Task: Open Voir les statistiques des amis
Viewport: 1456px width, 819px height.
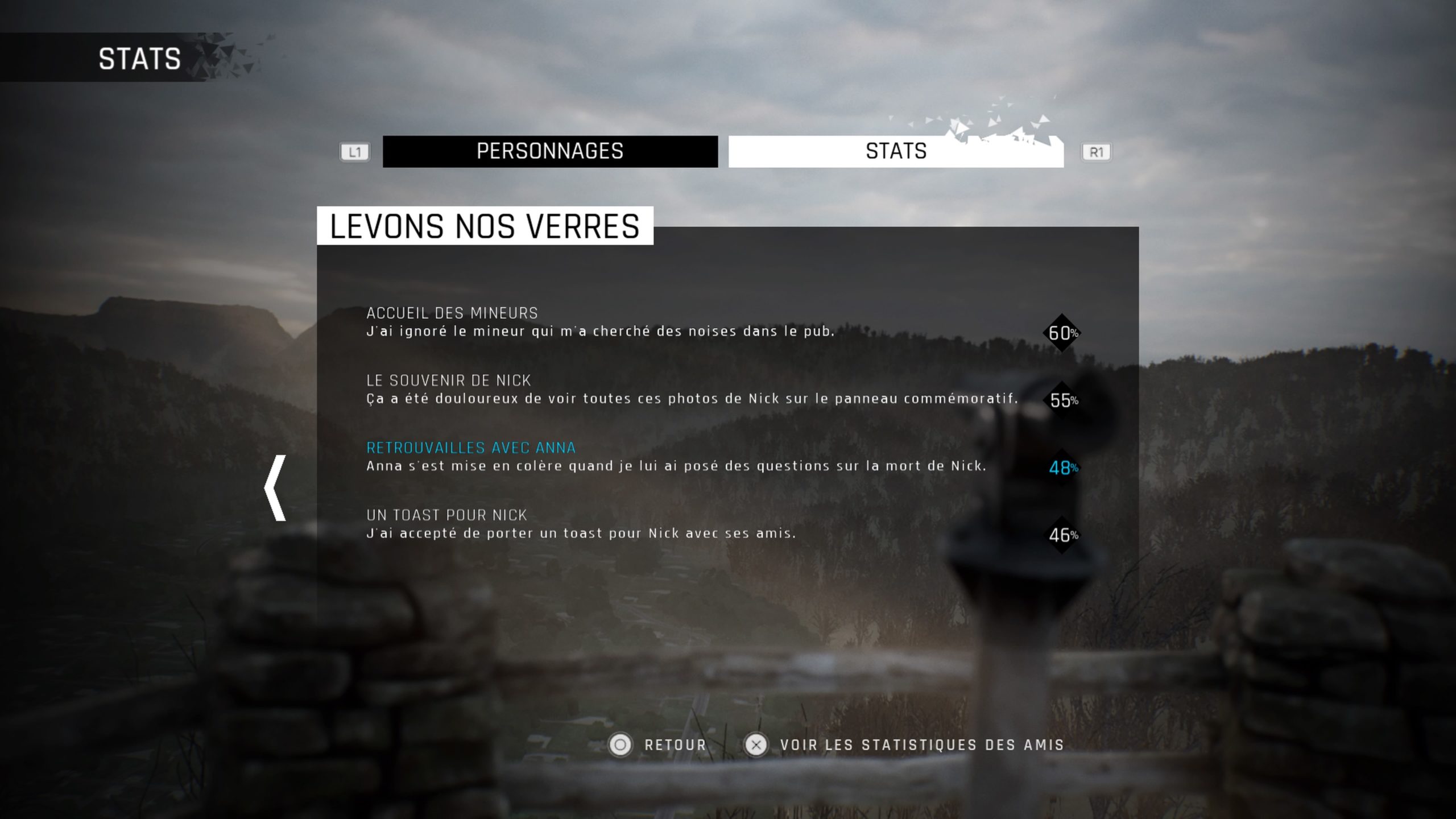Action: coord(904,744)
